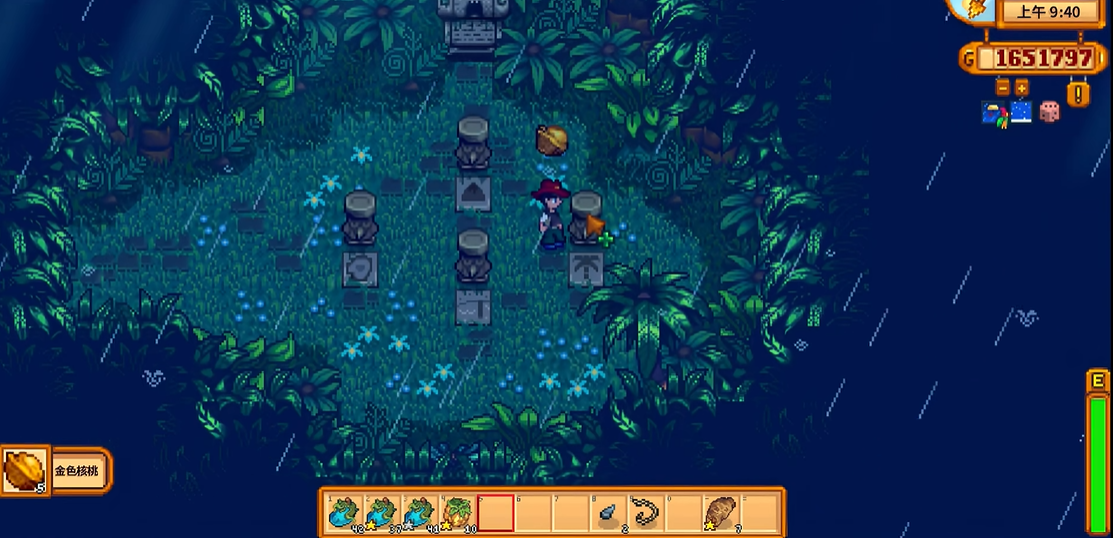Select the gold-star blue item stack of 37
Screen dimensions: 1113x538
(383, 513)
